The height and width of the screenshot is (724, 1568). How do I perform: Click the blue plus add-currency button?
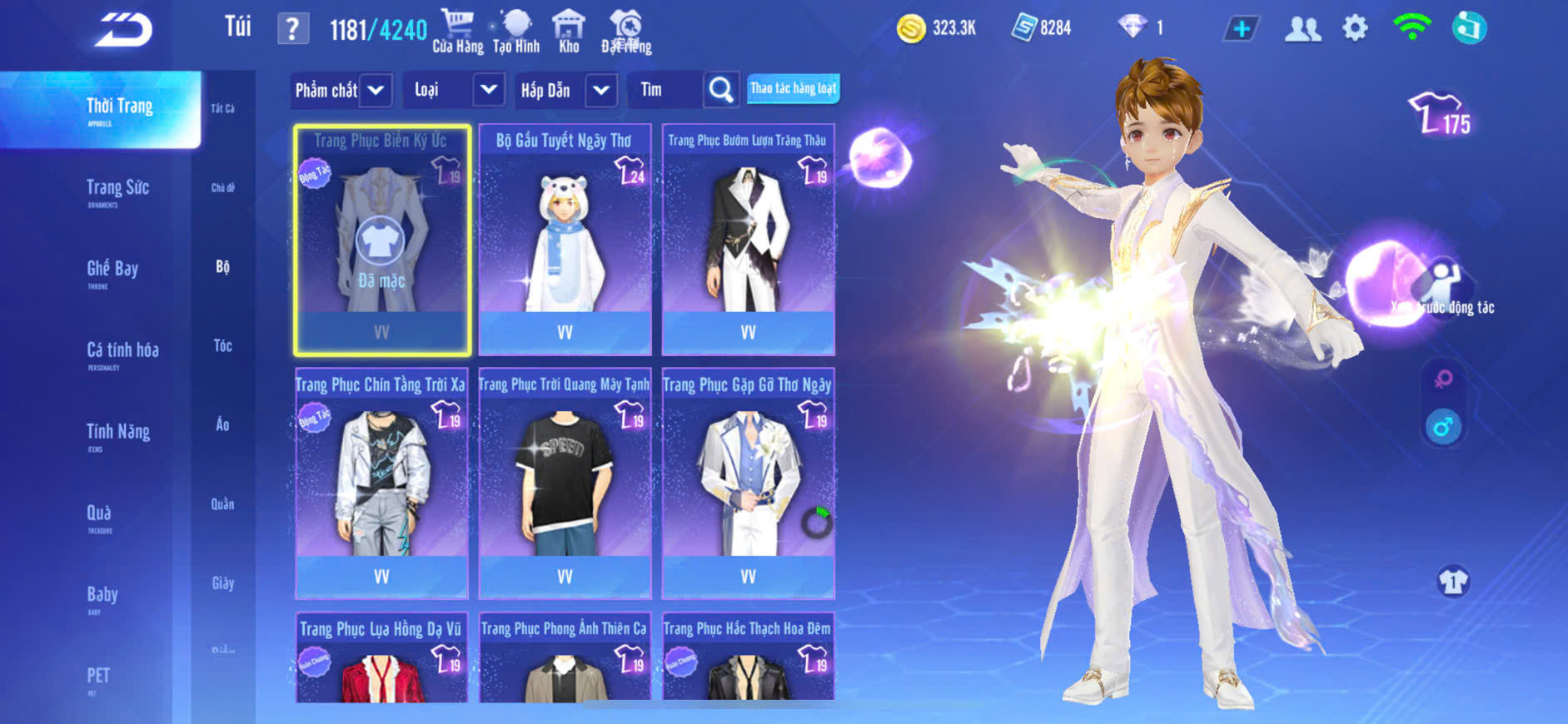click(1242, 29)
